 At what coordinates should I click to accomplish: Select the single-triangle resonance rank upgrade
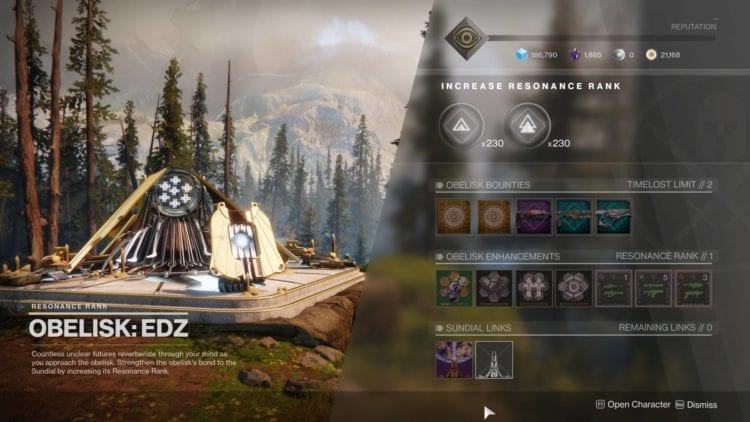(x=461, y=125)
